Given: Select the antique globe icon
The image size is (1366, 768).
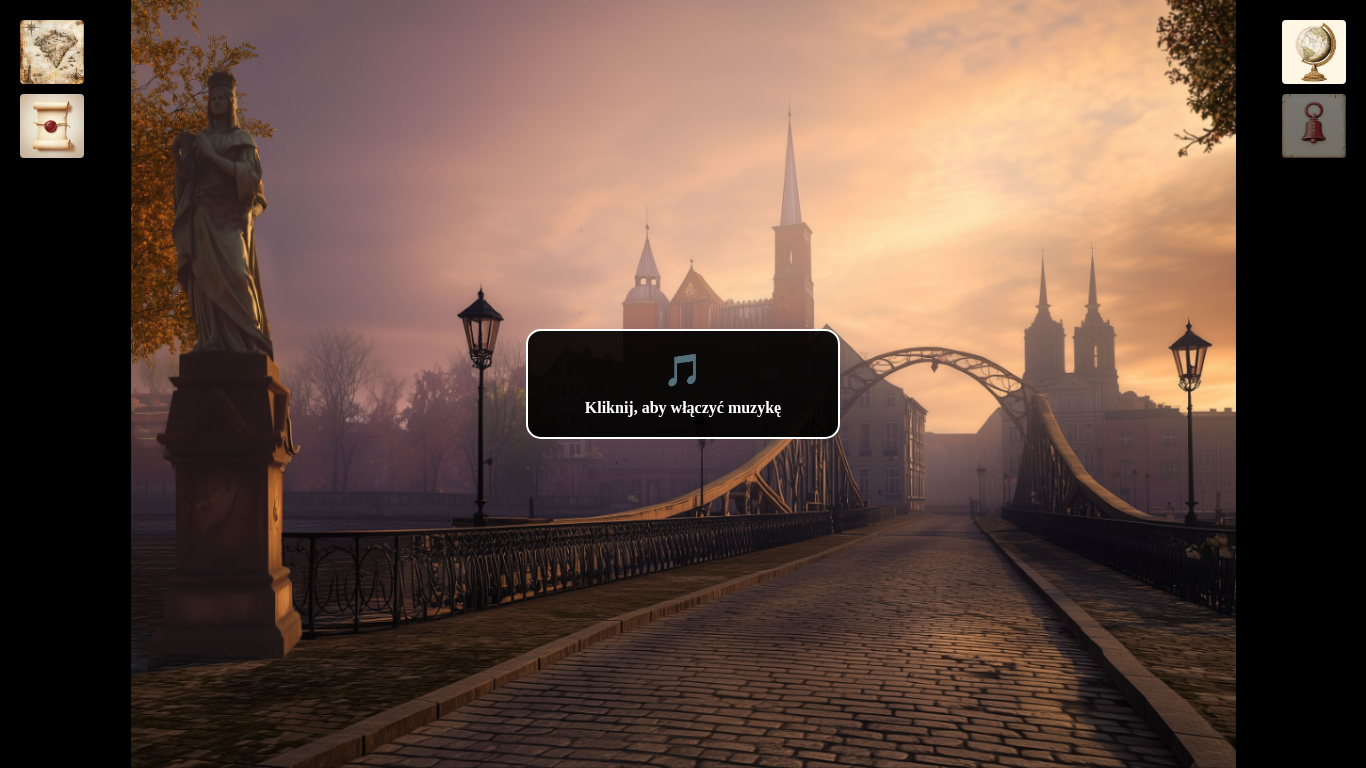Looking at the screenshot, I should coord(1313,52).
